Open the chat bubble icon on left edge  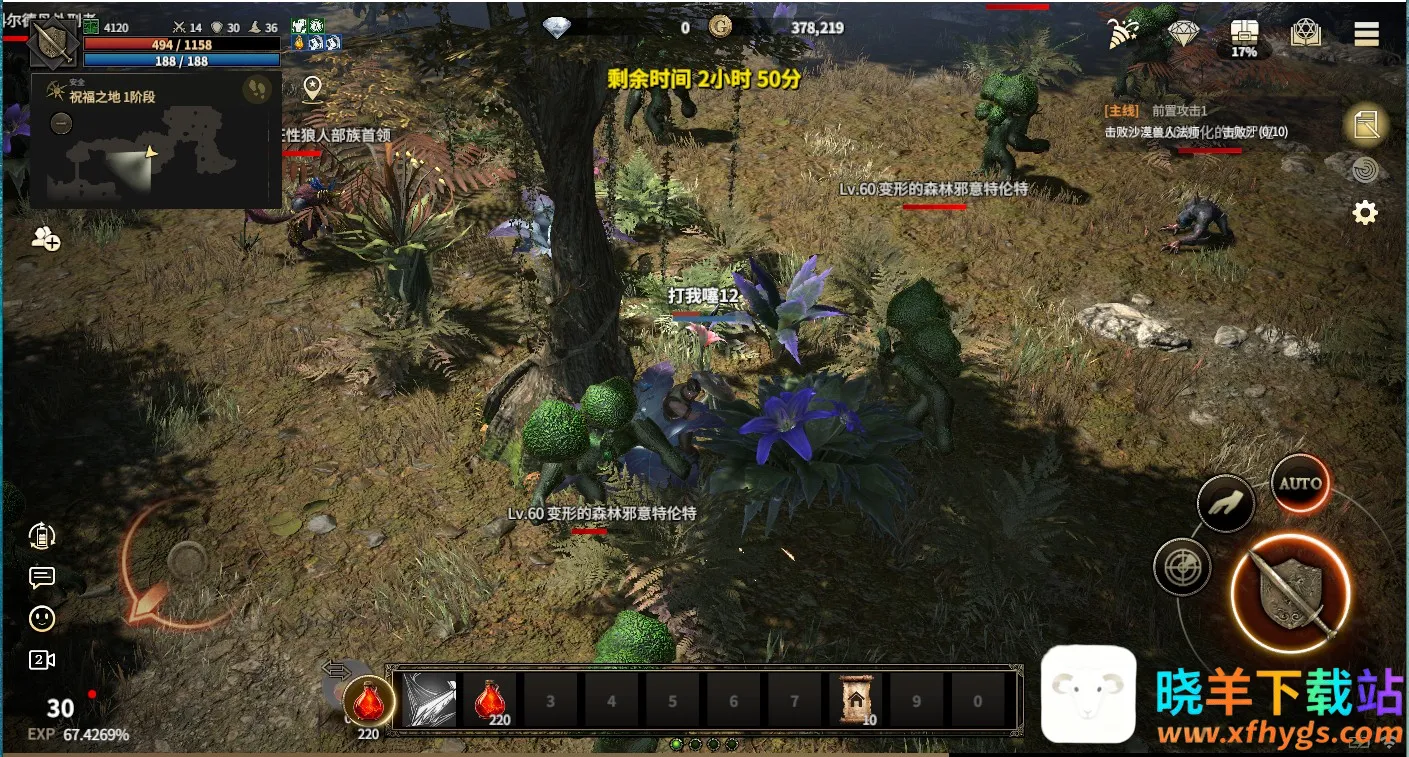click(41, 577)
